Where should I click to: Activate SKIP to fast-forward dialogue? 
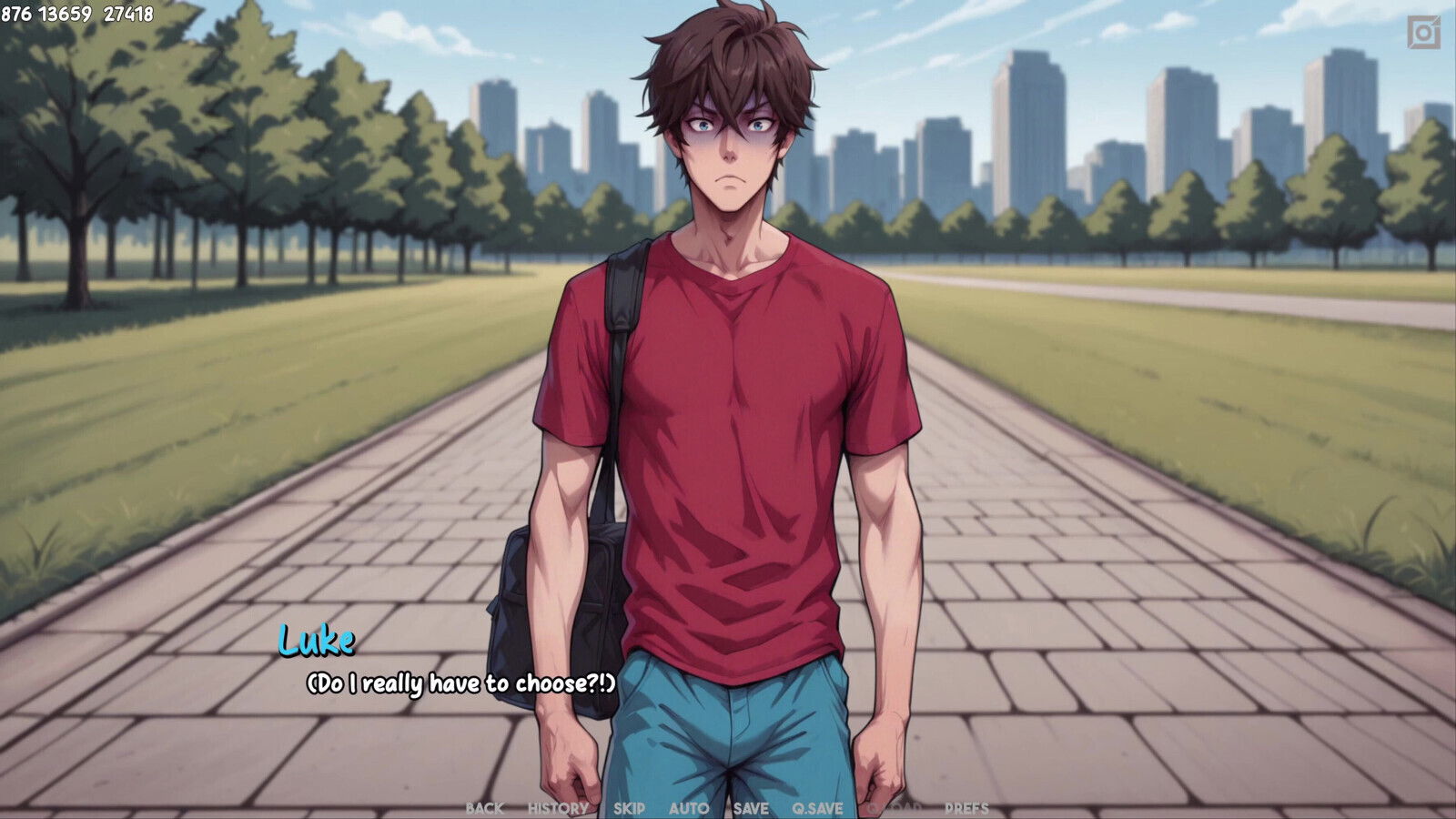coord(629,808)
